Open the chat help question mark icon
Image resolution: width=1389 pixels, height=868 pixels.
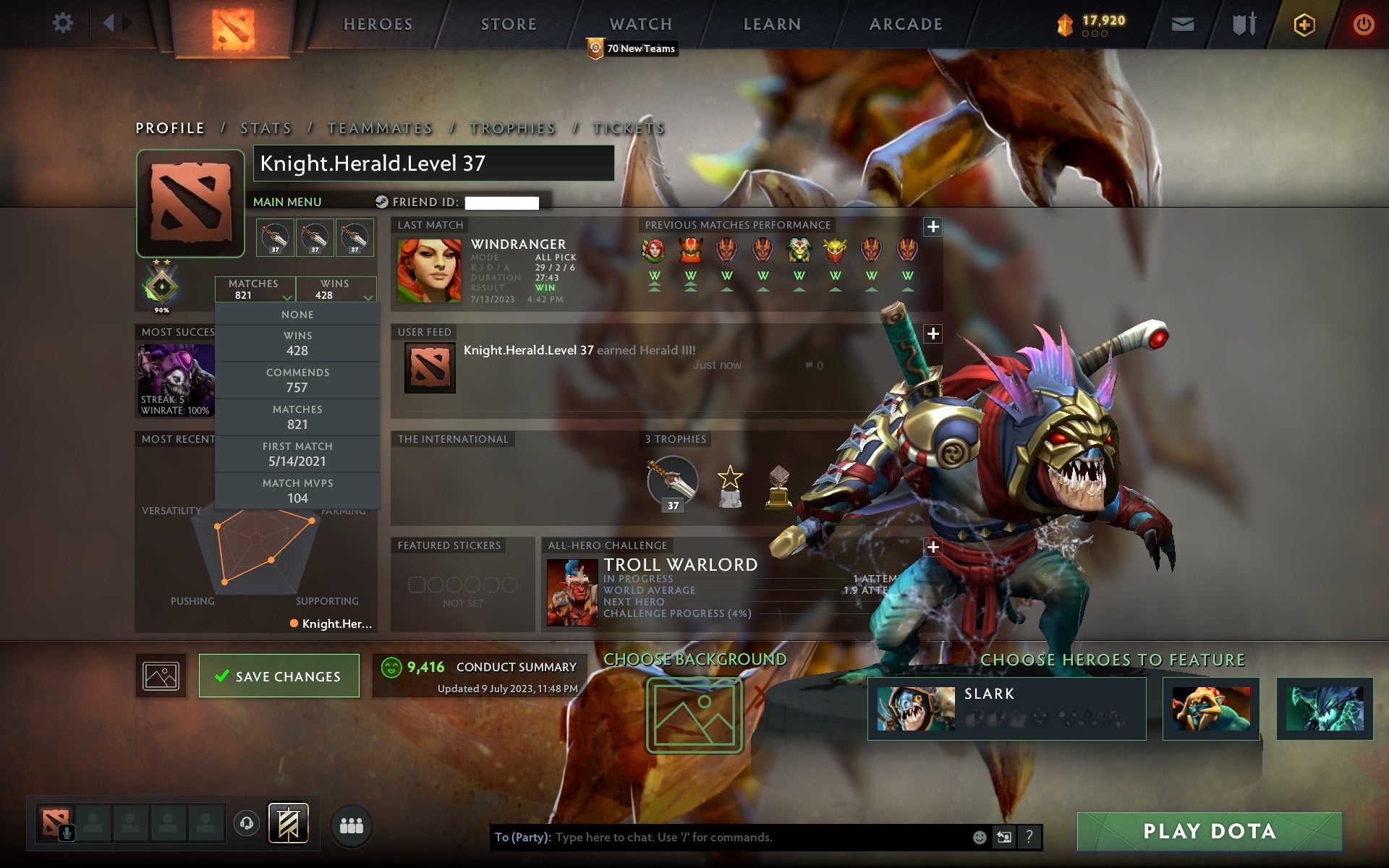(x=1029, y=838)
